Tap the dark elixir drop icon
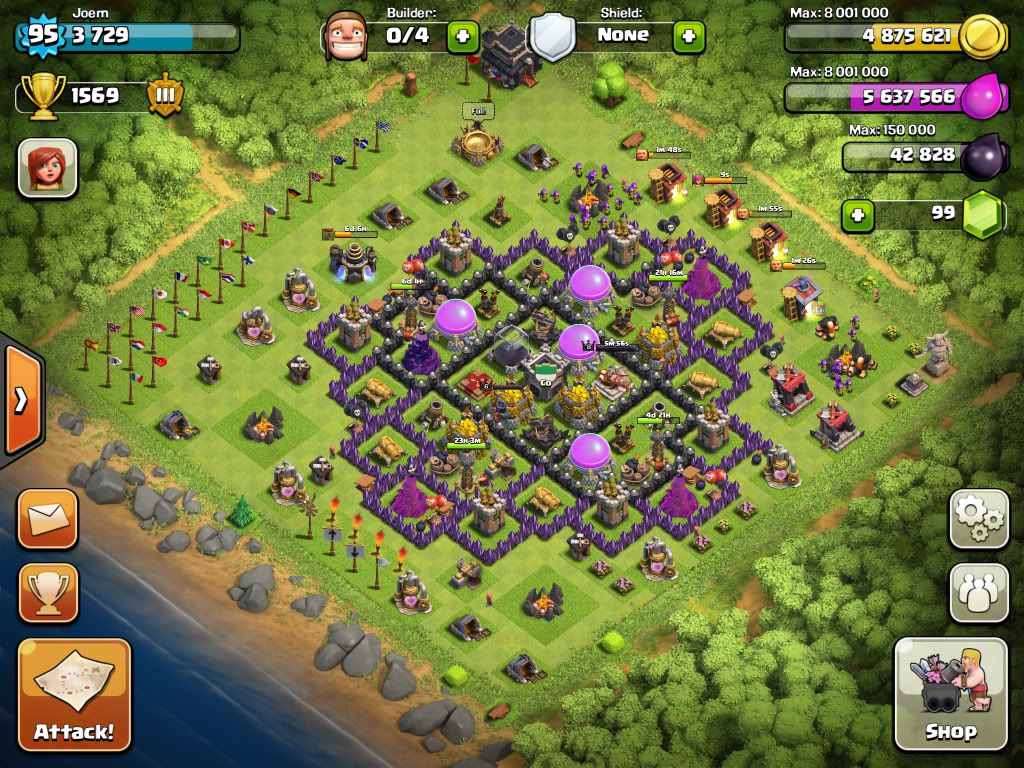The image size is (1024, 768). coord(982,157)
